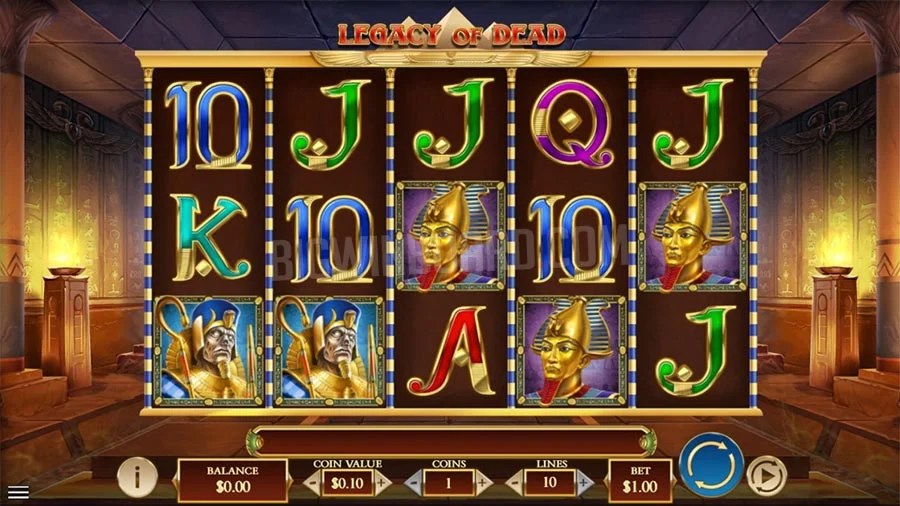Add one more coin
This screenshot has width=900, height=506.
tap(484, 483)
